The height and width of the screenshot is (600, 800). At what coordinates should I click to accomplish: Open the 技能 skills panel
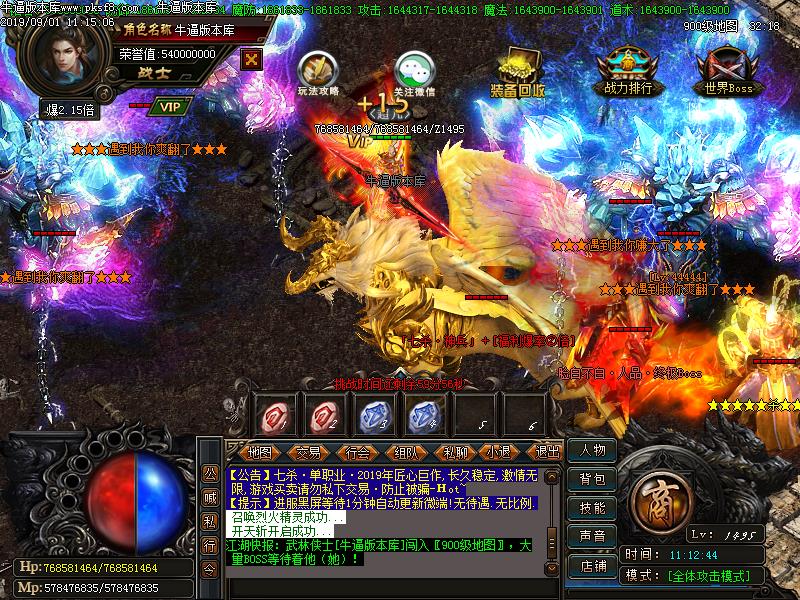592,508
